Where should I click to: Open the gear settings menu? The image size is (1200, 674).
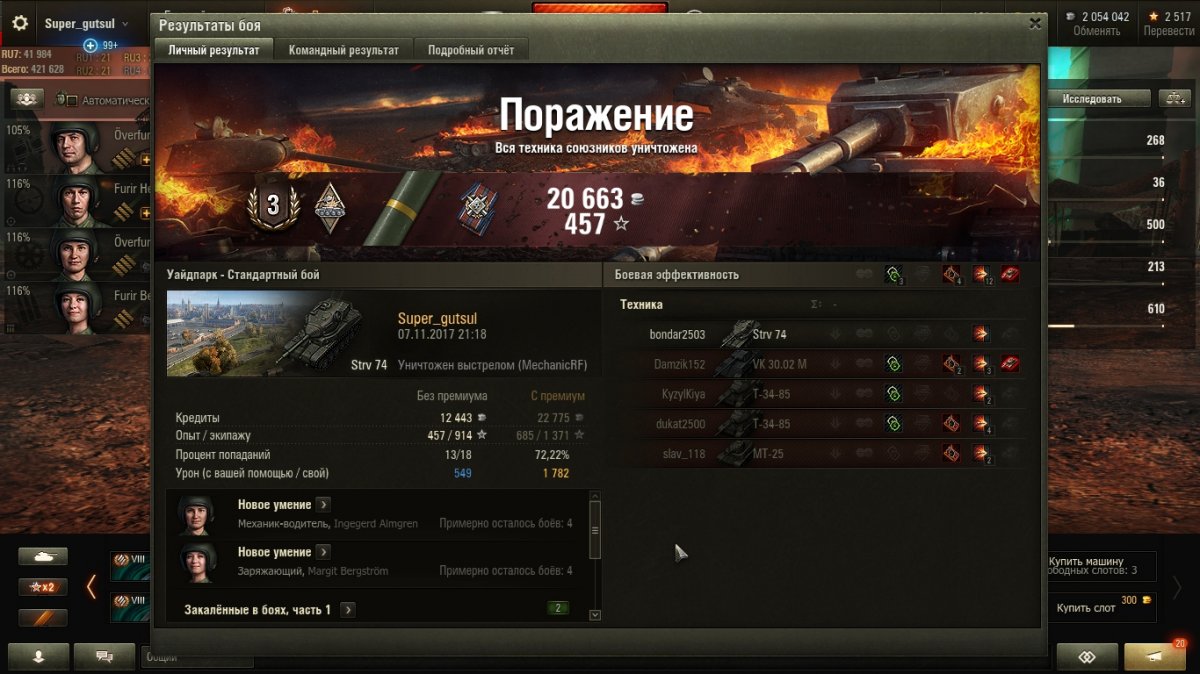pyautogui.click(x=20, y=23)
